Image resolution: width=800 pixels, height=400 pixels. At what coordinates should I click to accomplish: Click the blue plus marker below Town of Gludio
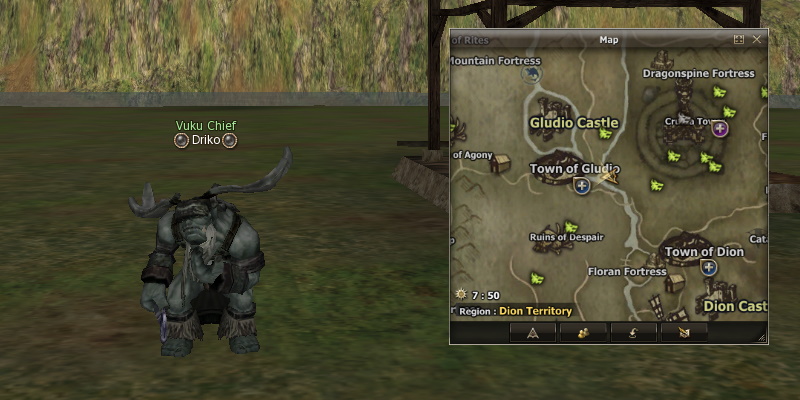coord(581,185)
